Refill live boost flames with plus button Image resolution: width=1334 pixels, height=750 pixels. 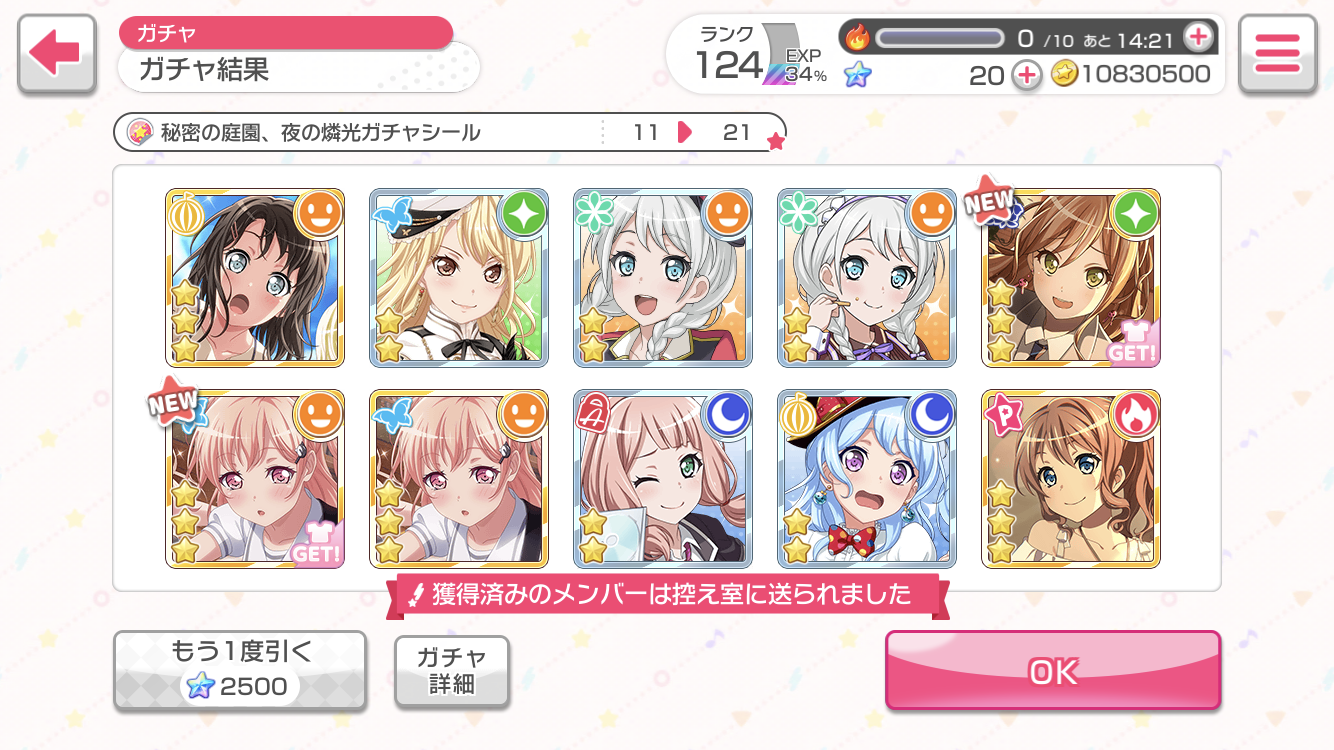tap(1198, 38)
